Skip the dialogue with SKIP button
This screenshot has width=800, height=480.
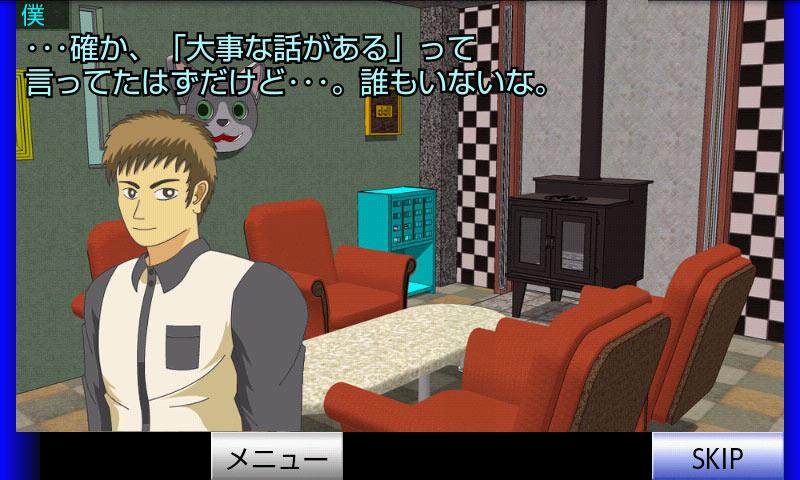coord(717,458)
